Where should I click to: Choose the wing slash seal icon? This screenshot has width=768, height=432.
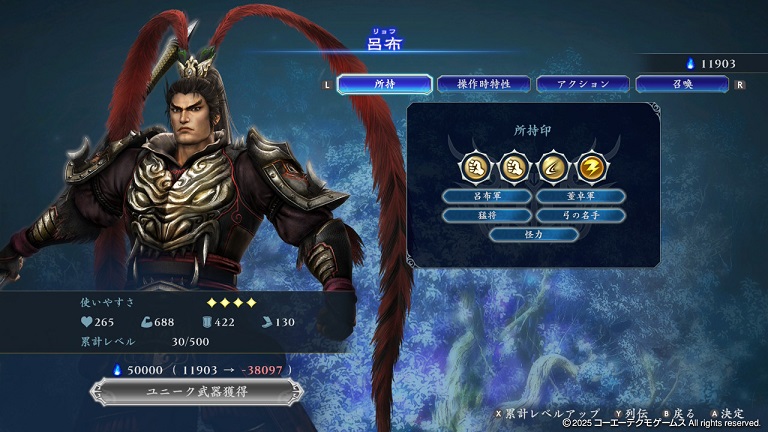pyautogui.click(x=553, y=167)
